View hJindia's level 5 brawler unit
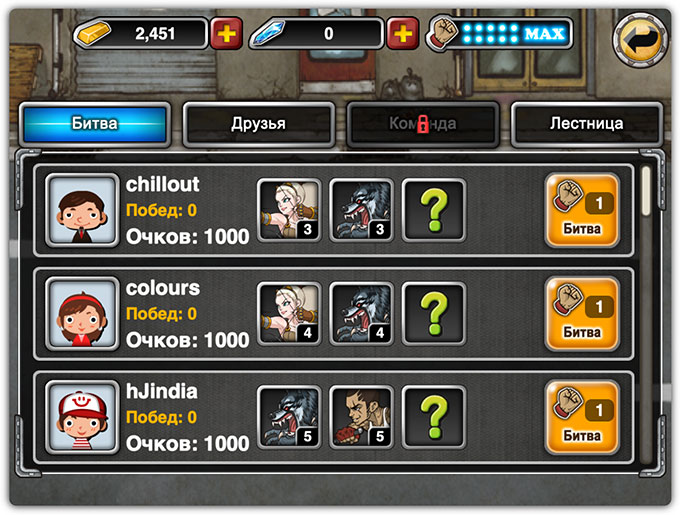This screenshot has height=515, width=680. (361, 417)
